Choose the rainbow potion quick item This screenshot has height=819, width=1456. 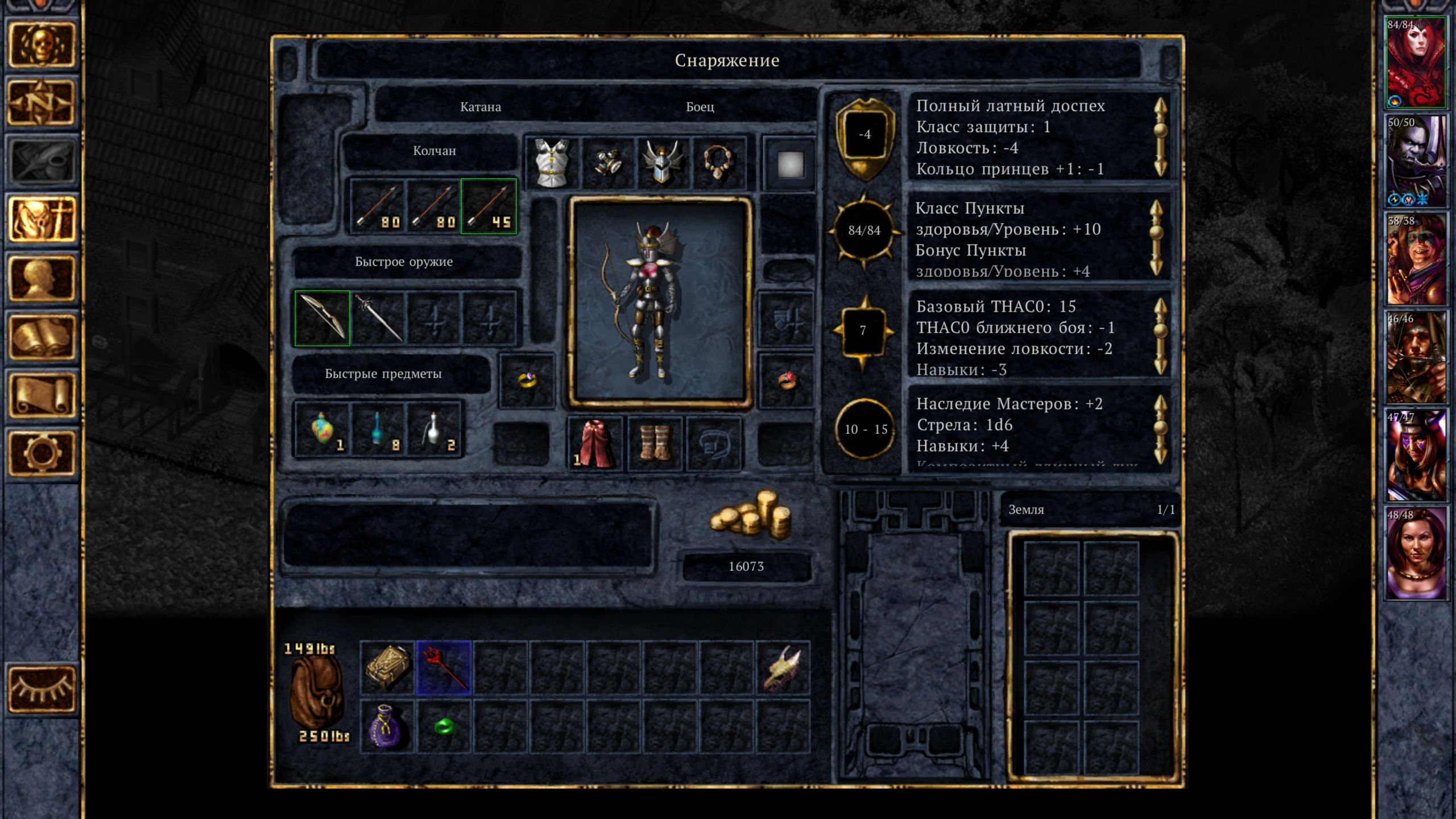click(x=322, y=429)
